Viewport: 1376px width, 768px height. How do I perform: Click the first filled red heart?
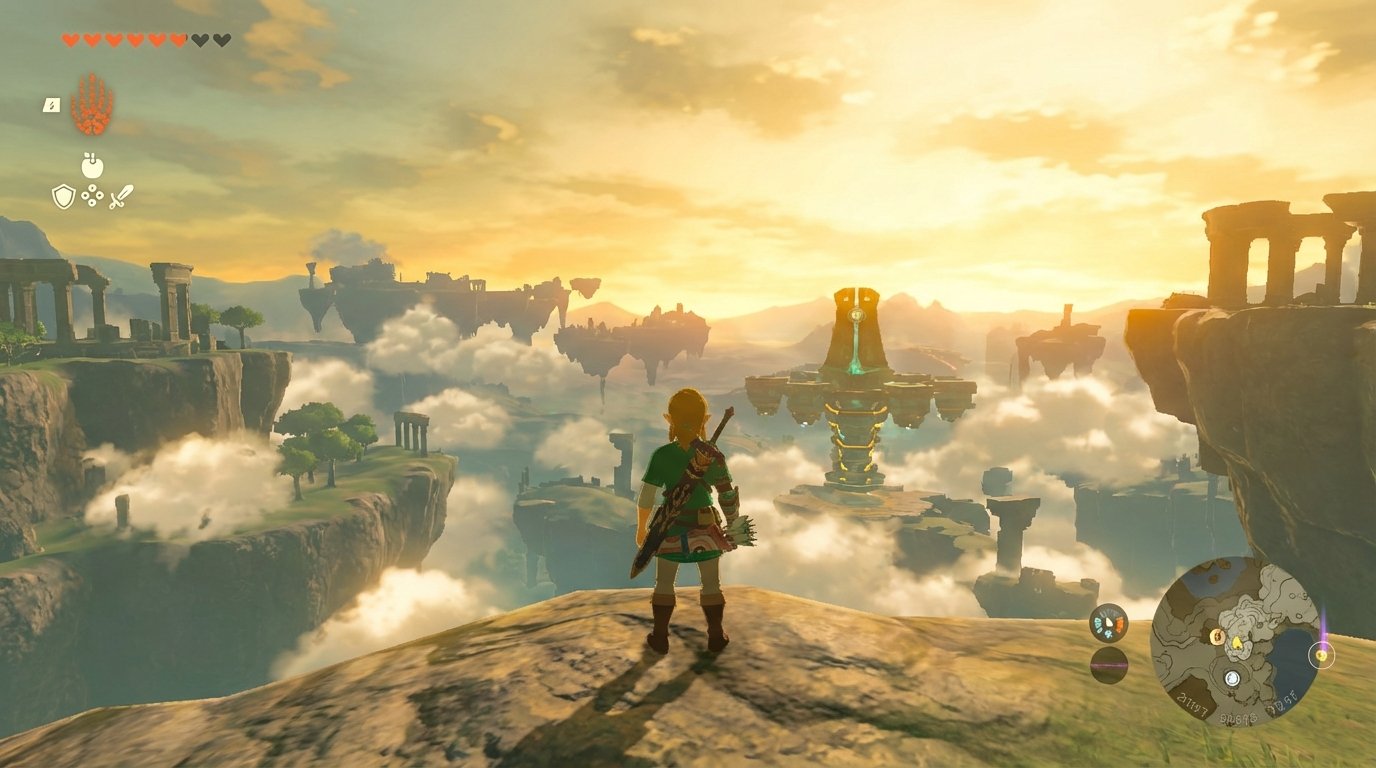(70, 40)
